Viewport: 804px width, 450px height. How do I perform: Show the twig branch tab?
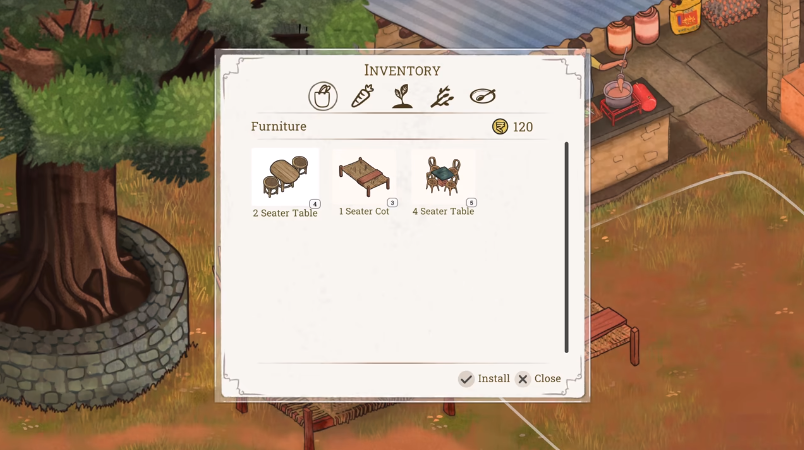pyautogui.click(x=442, y=97)
